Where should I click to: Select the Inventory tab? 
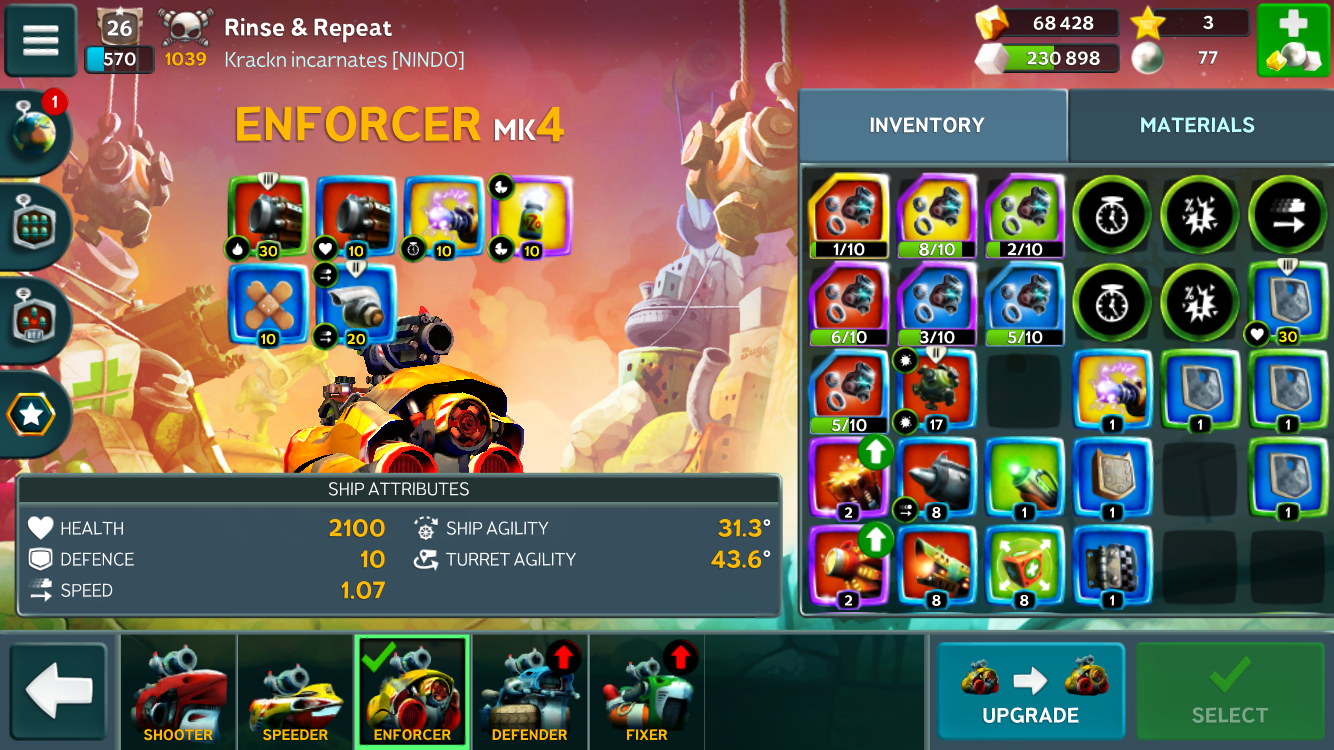pos(926,125)
